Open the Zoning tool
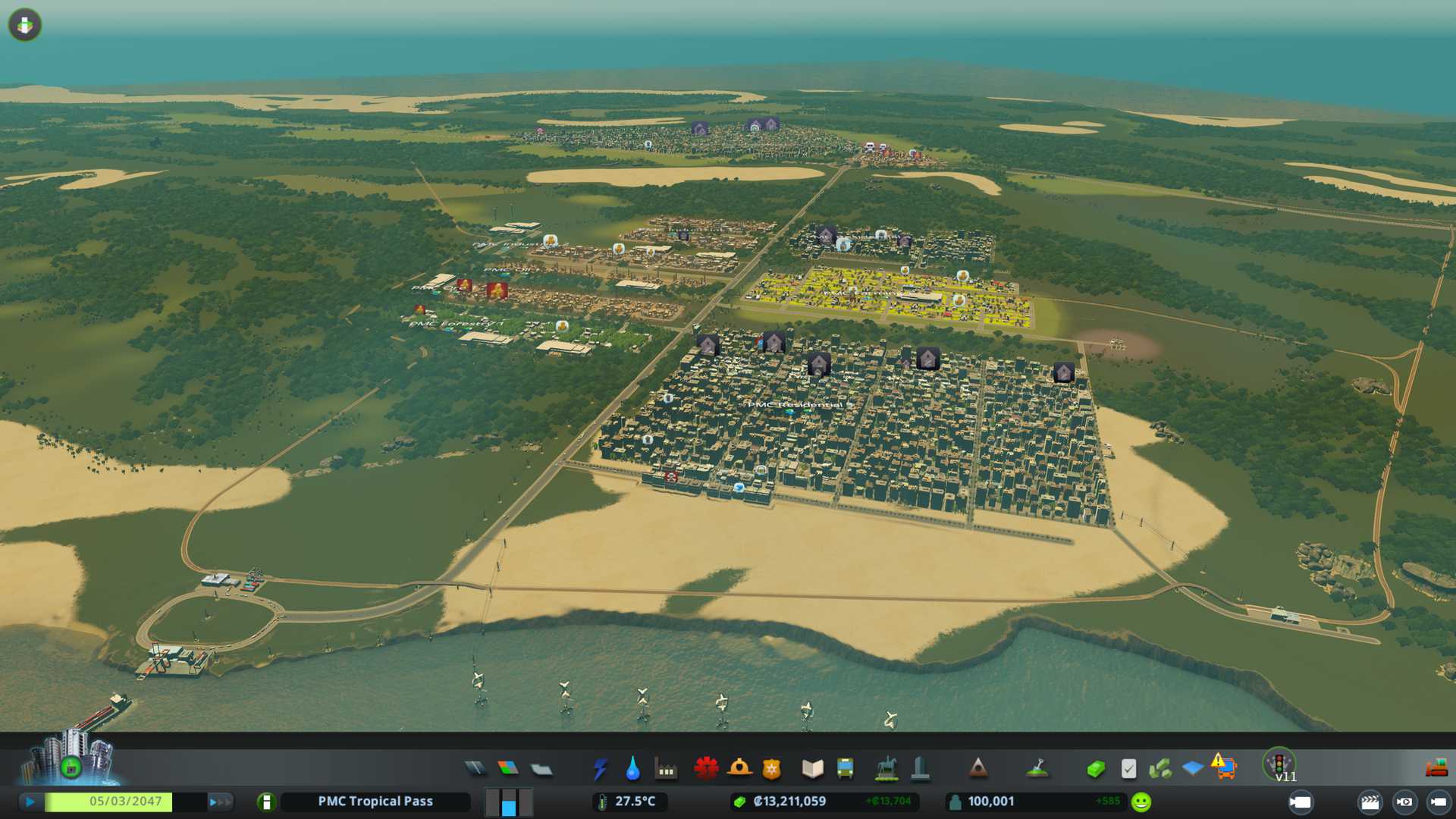 (x=508, y=769)
